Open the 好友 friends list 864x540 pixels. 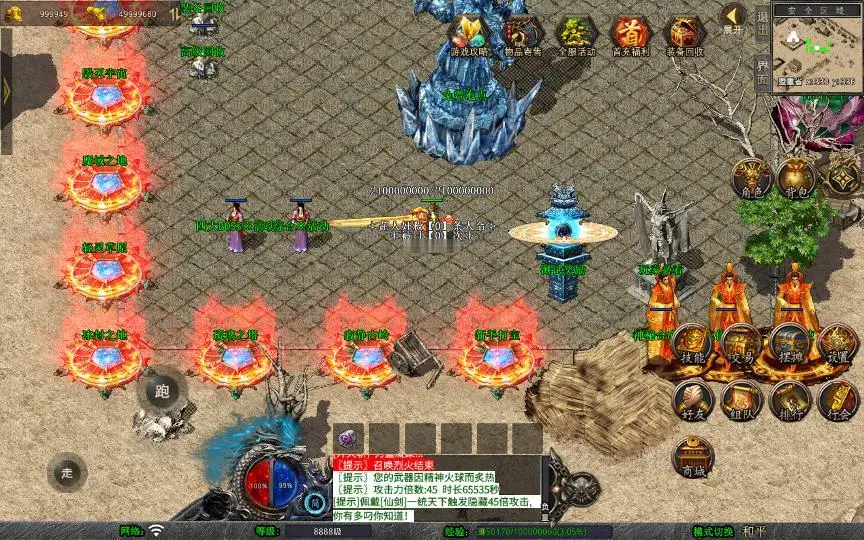tap(692, 399)
